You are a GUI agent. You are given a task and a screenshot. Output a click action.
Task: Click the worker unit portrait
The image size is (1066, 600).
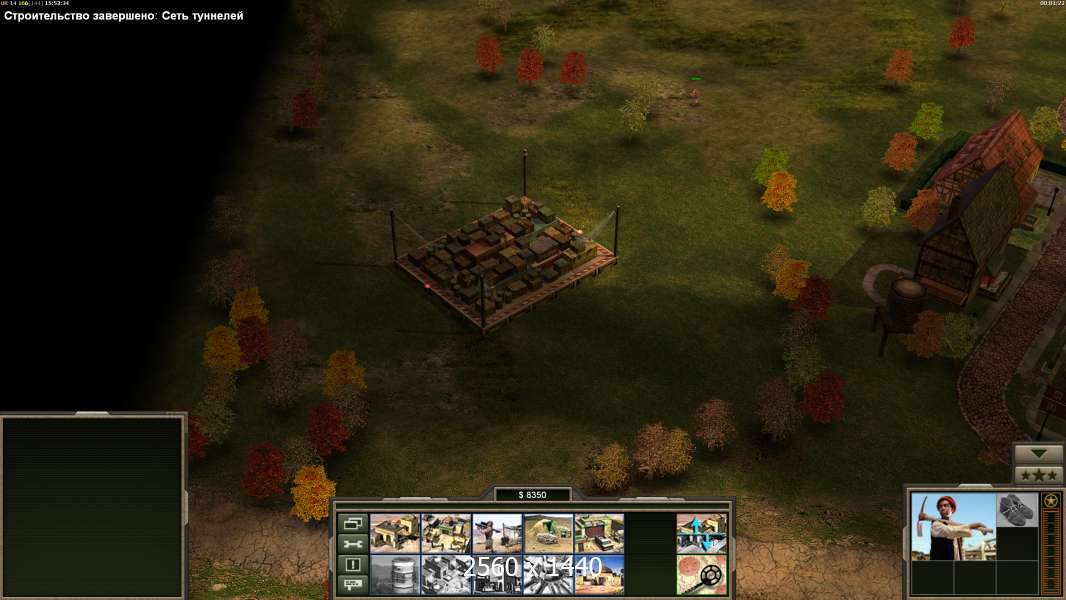(953, 526)
